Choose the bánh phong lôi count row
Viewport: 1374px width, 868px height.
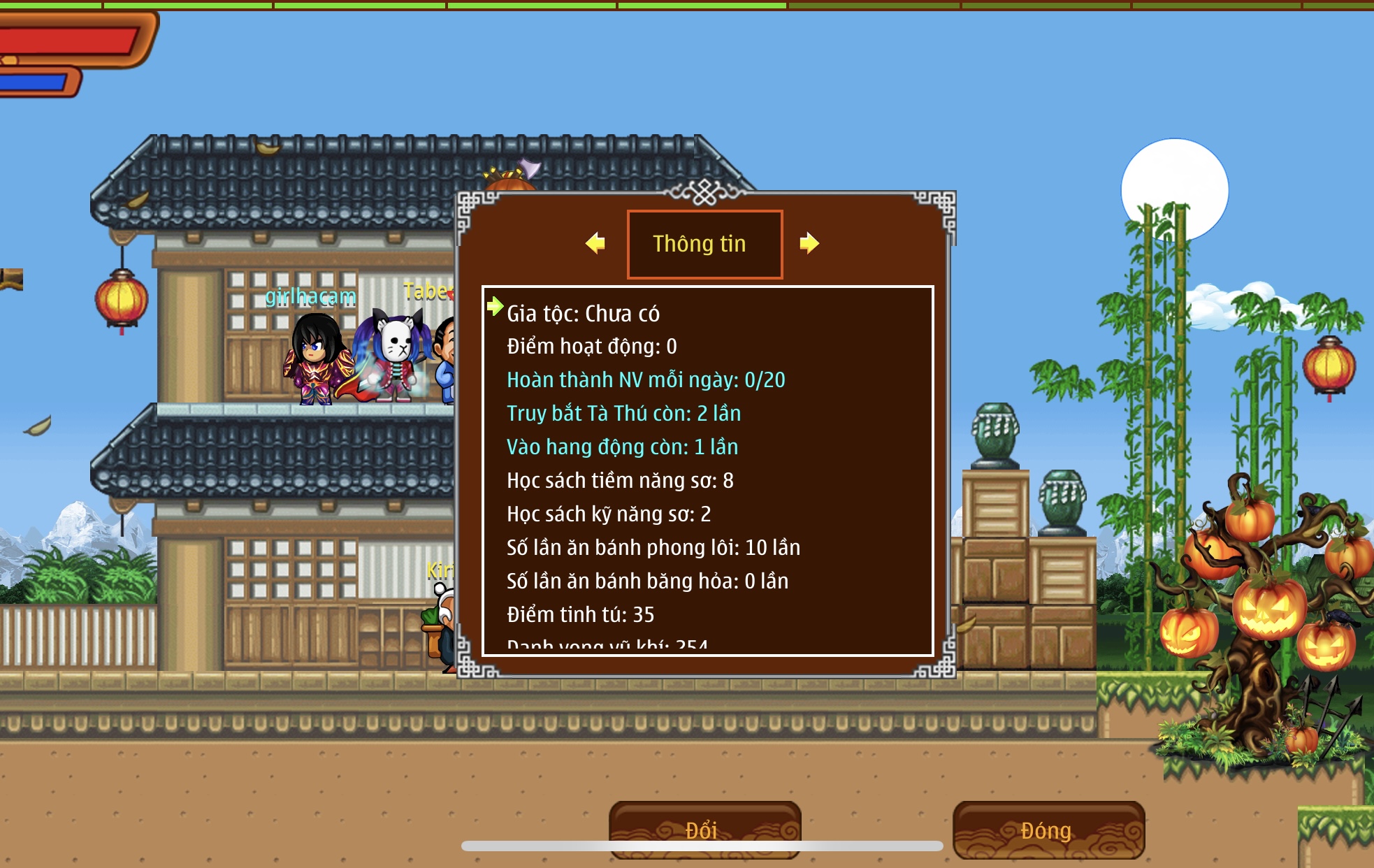653,548
